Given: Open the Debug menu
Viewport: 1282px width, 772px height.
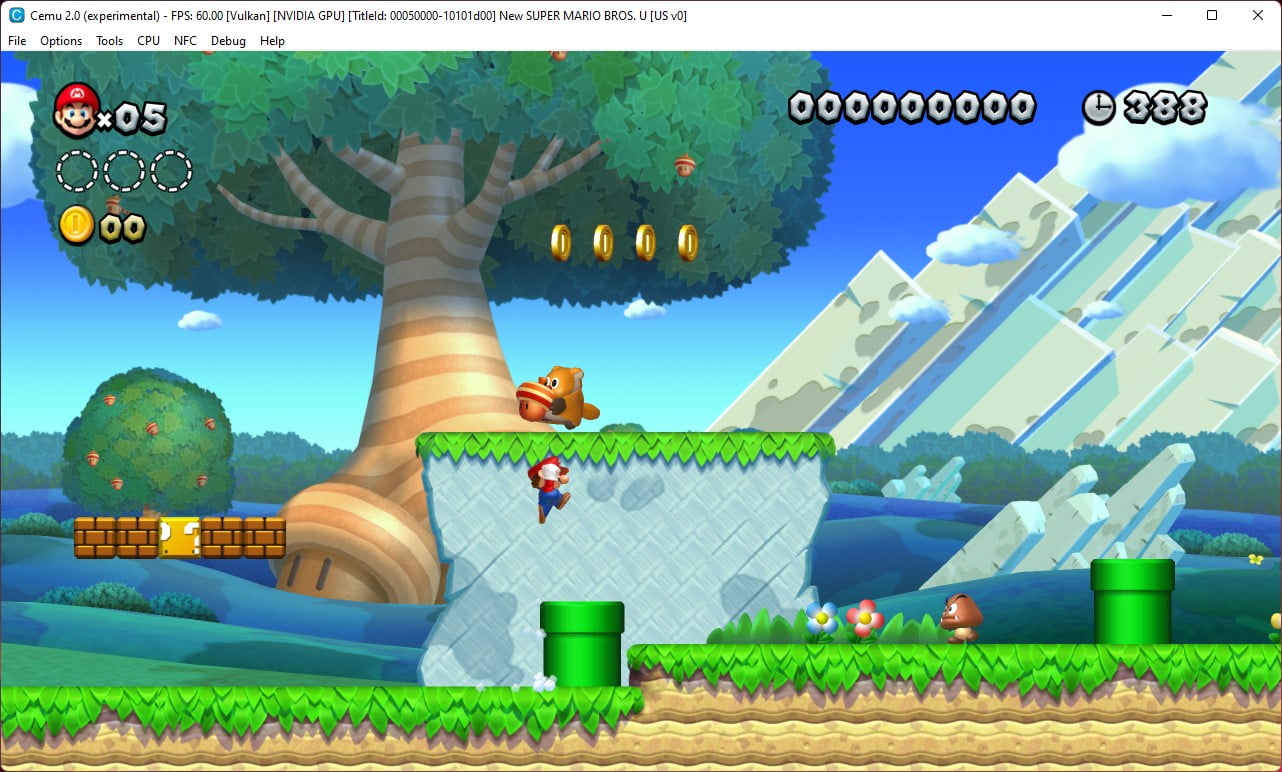Looking at the screenshot, I should [228, 41].
